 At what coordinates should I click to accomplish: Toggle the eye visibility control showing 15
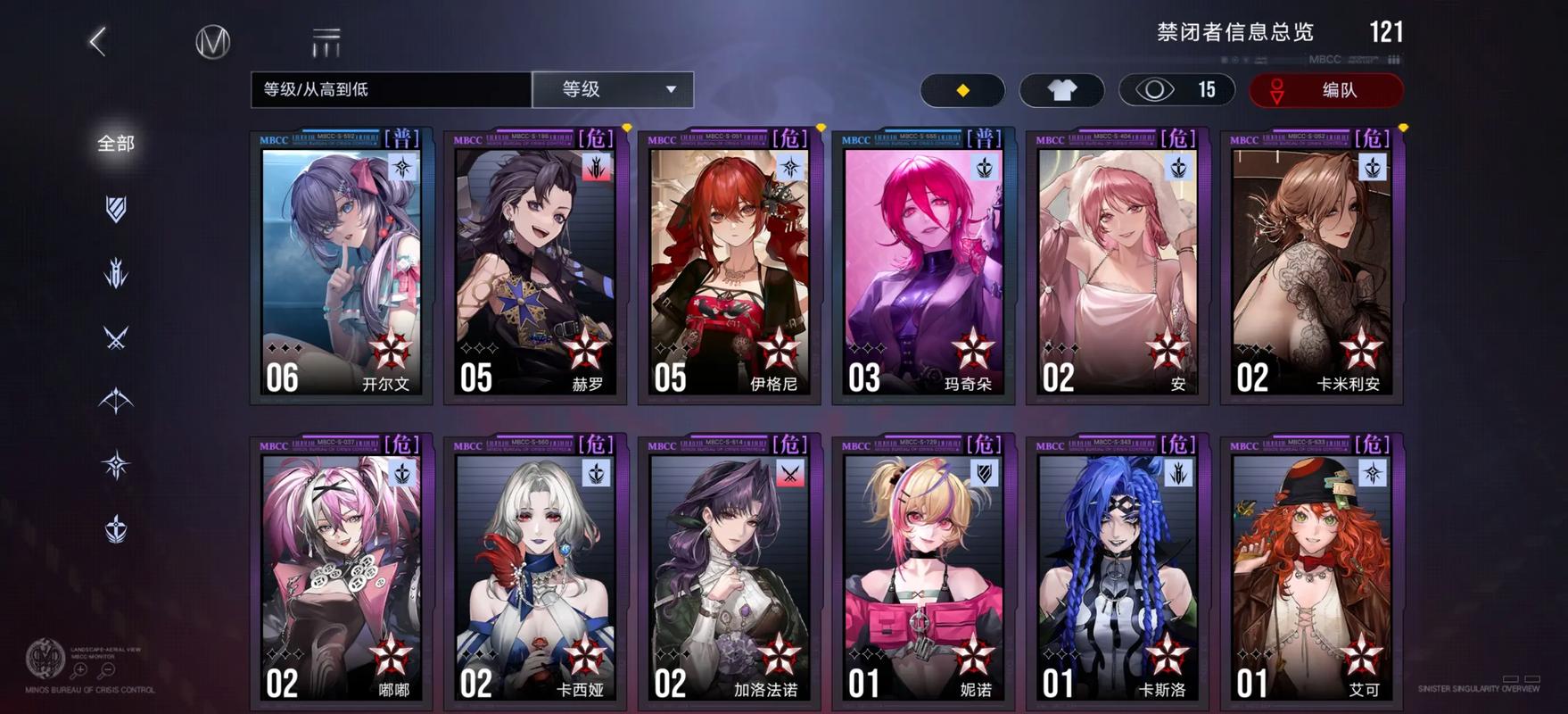(x=1176, y=90)
